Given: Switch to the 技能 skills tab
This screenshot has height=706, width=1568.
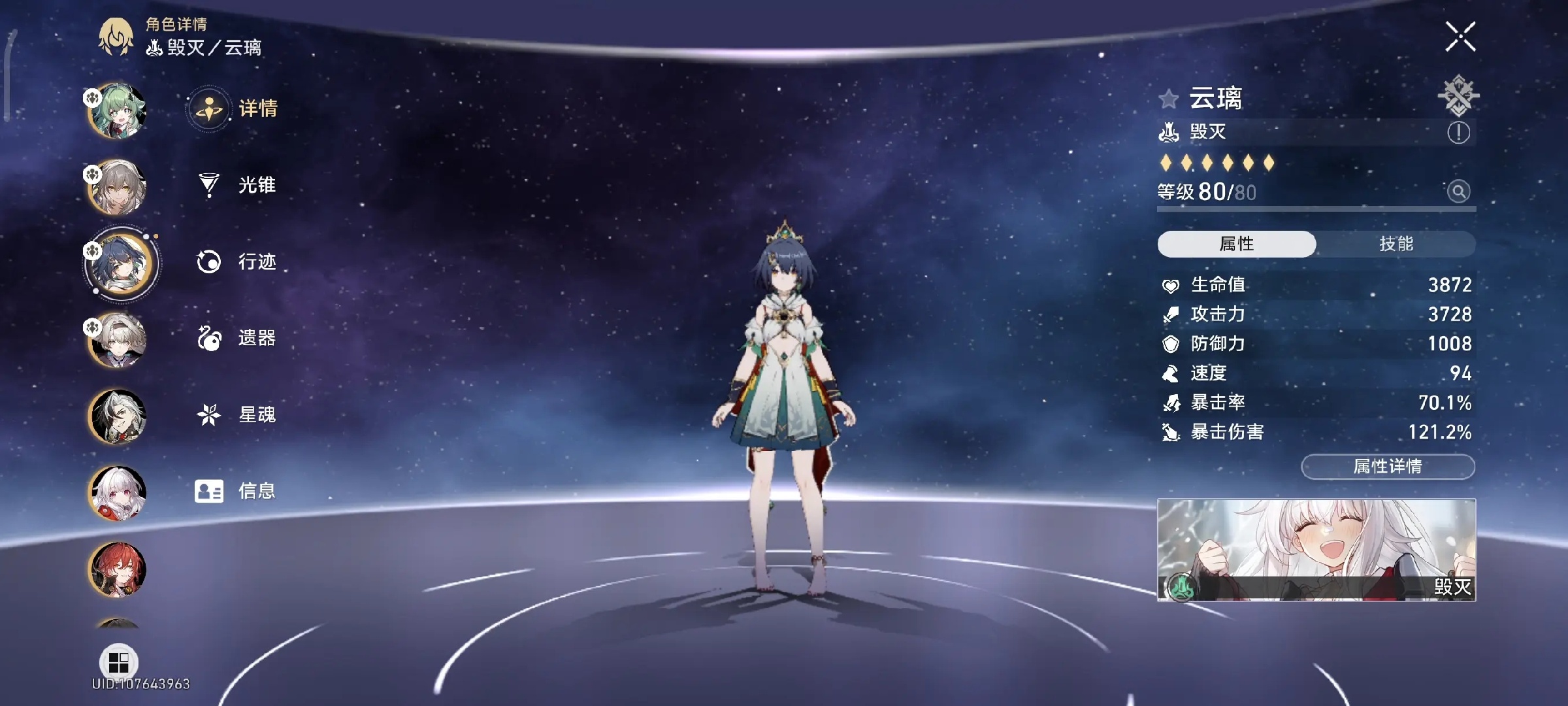Looking at the screenshot, I should [x=1396, y=244].
